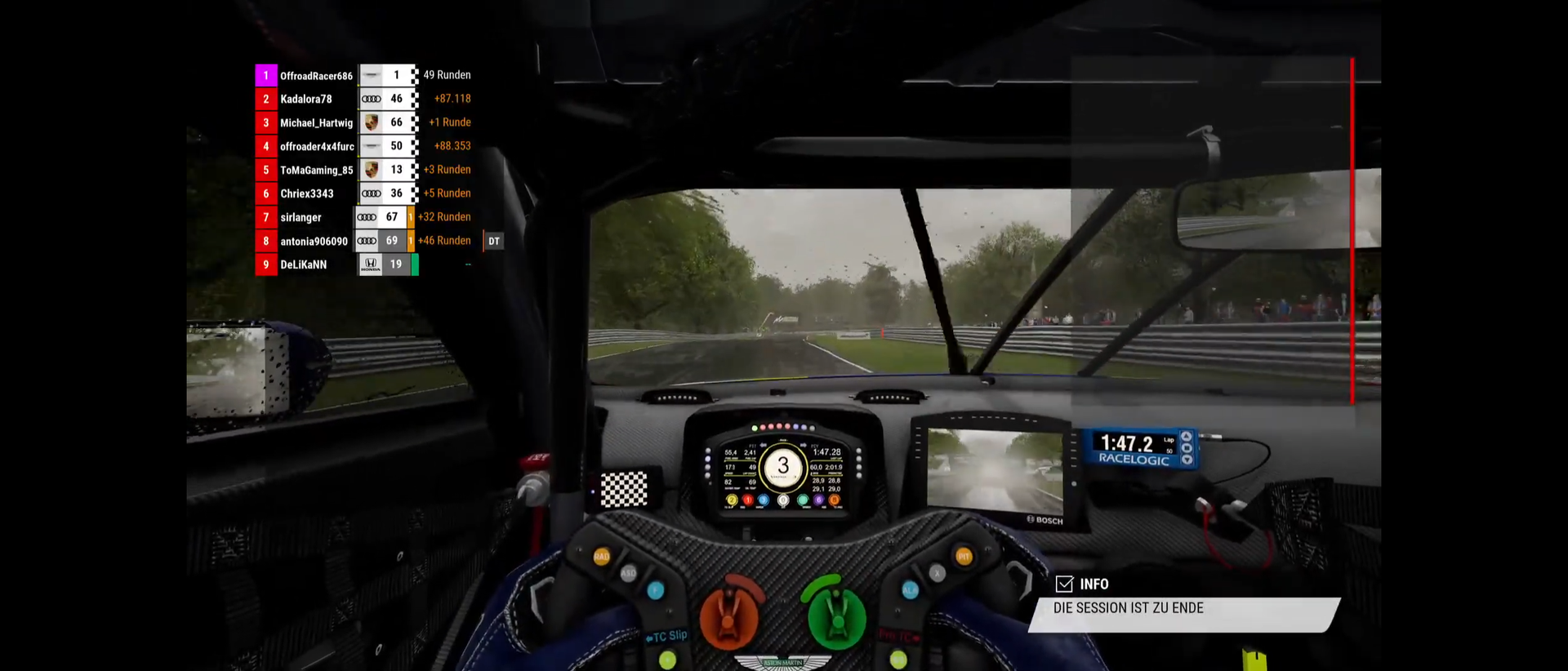Choose sirlanger in the standings list
Image resolution: width=1568 pixels, height=671 pixels.
[301, 218]
